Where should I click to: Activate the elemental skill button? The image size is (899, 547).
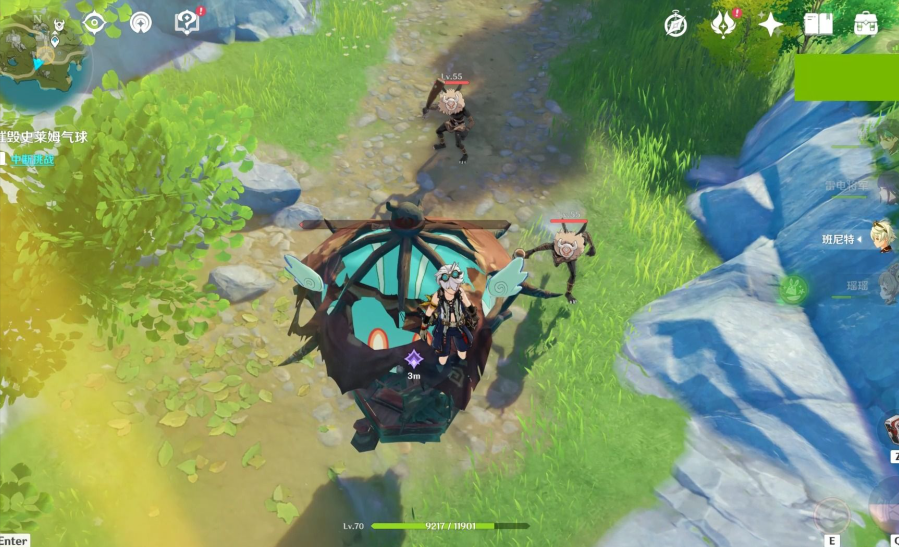point(832,516)
